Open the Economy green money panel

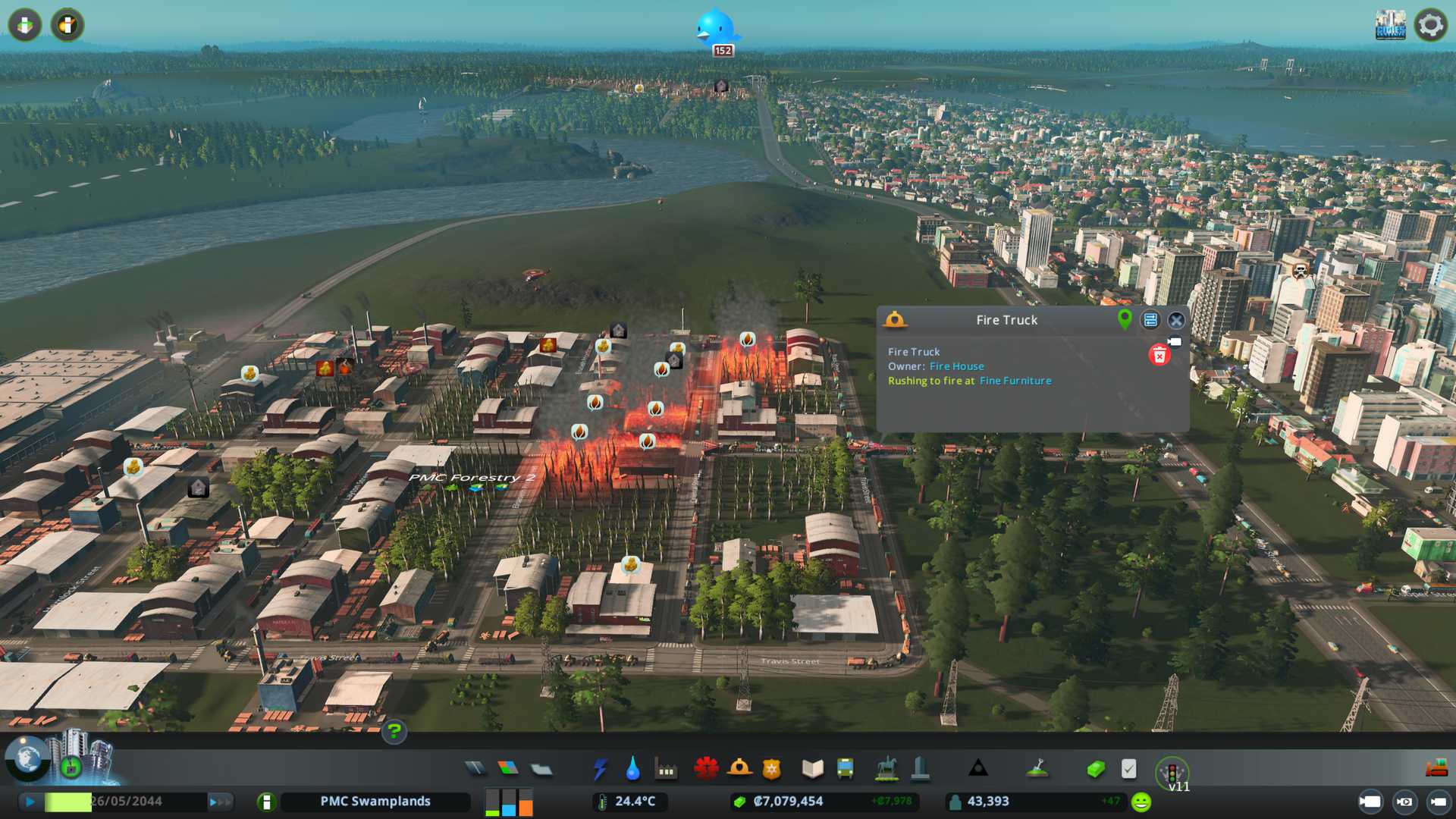point(1095,769)
